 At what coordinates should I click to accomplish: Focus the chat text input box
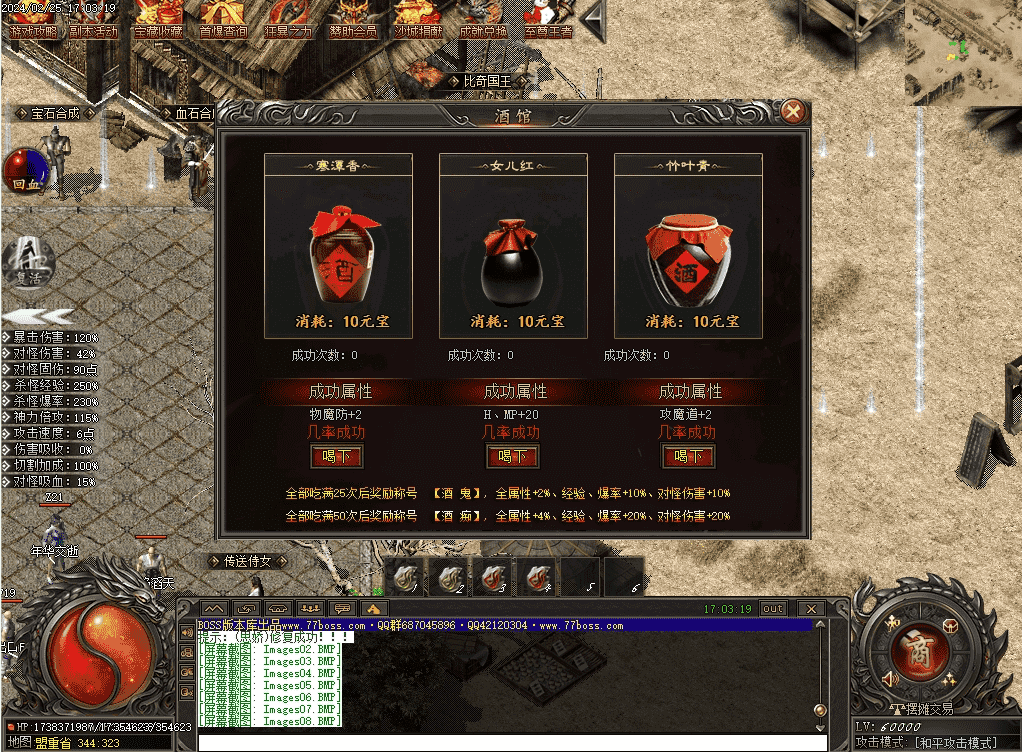point(510,742)
